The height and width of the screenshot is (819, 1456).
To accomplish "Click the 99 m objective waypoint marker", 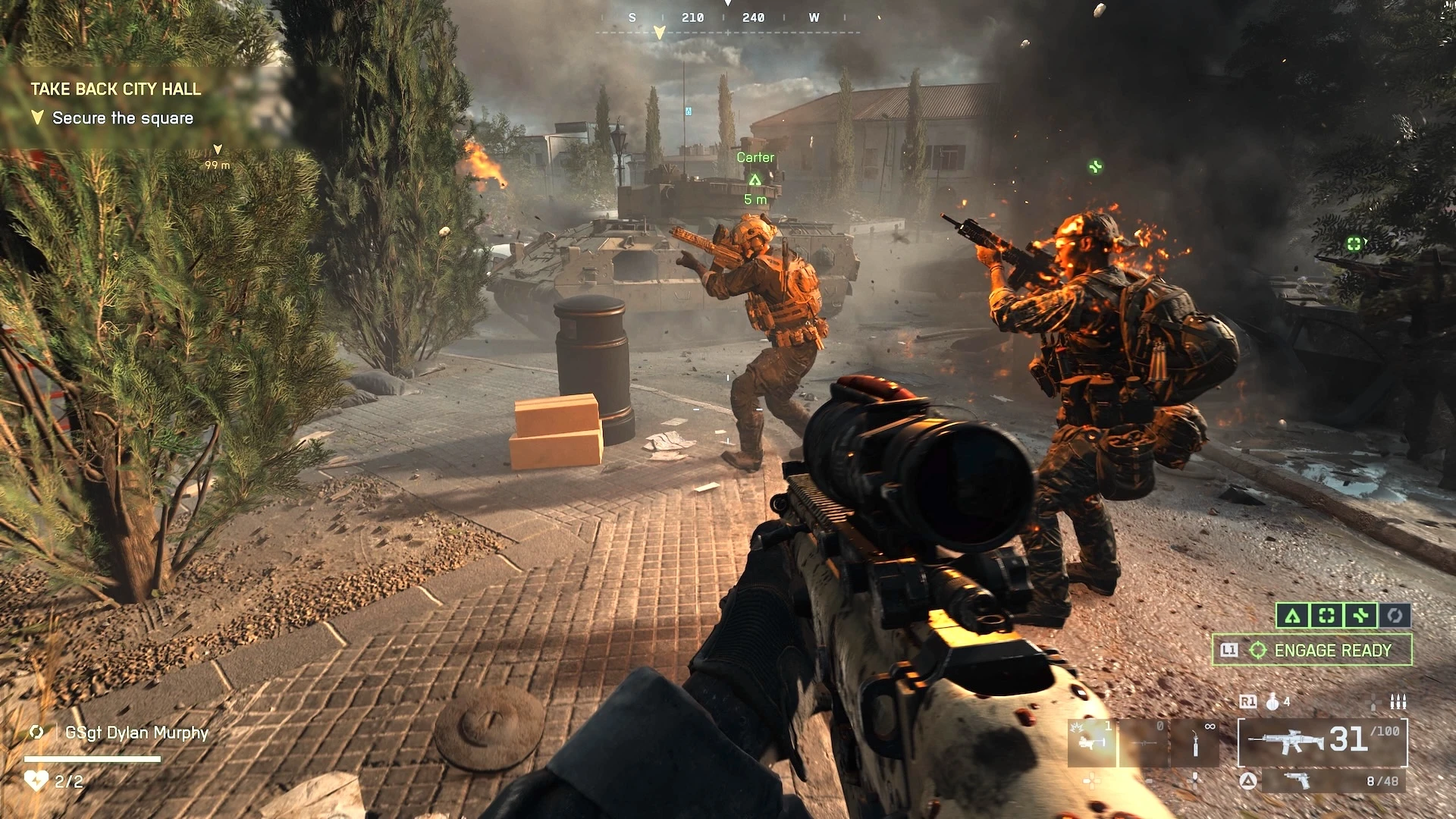I will pos(218,150).
